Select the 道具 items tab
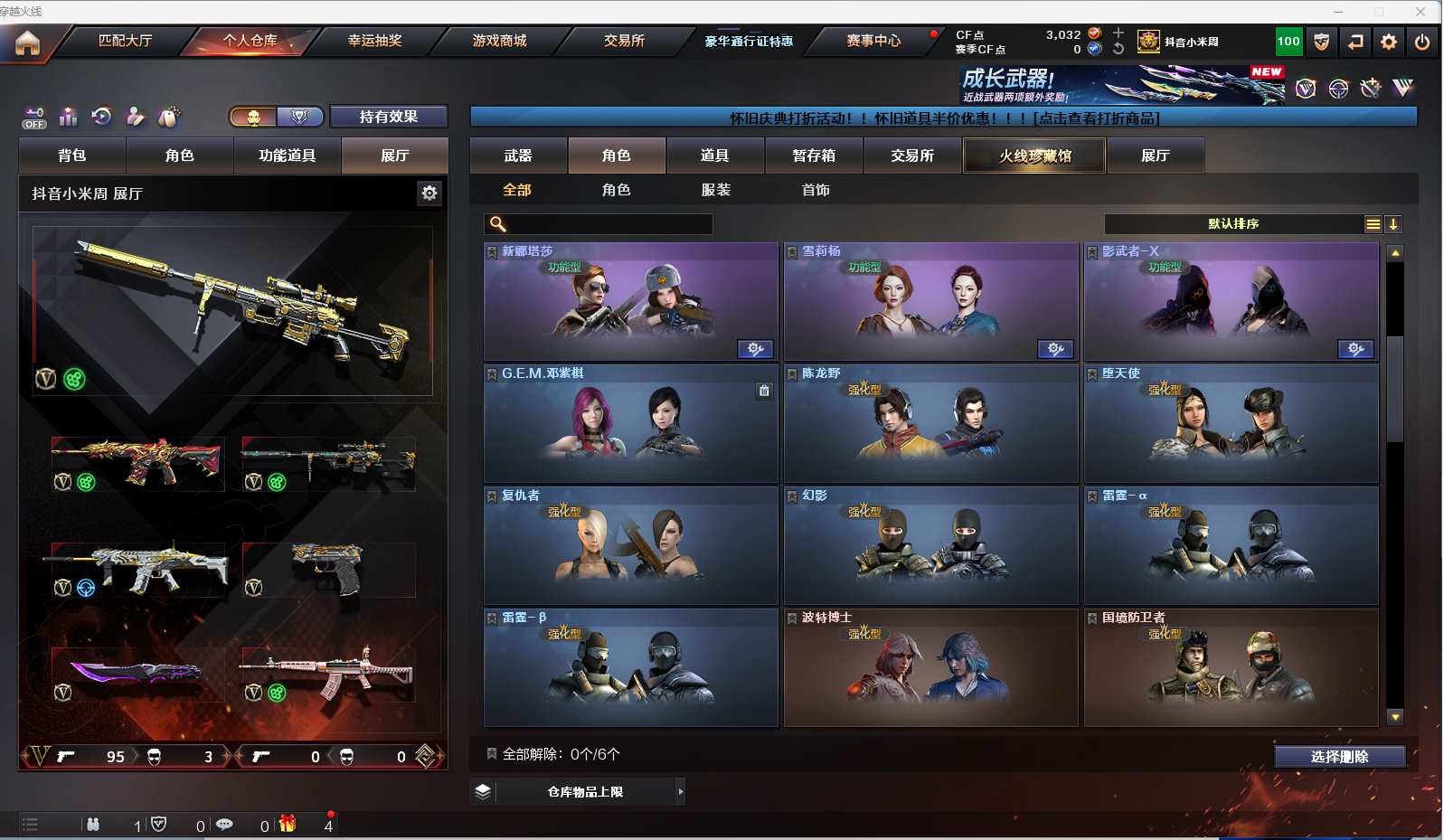The width and height of the screenshot is (1444, 840). [715, 156]
